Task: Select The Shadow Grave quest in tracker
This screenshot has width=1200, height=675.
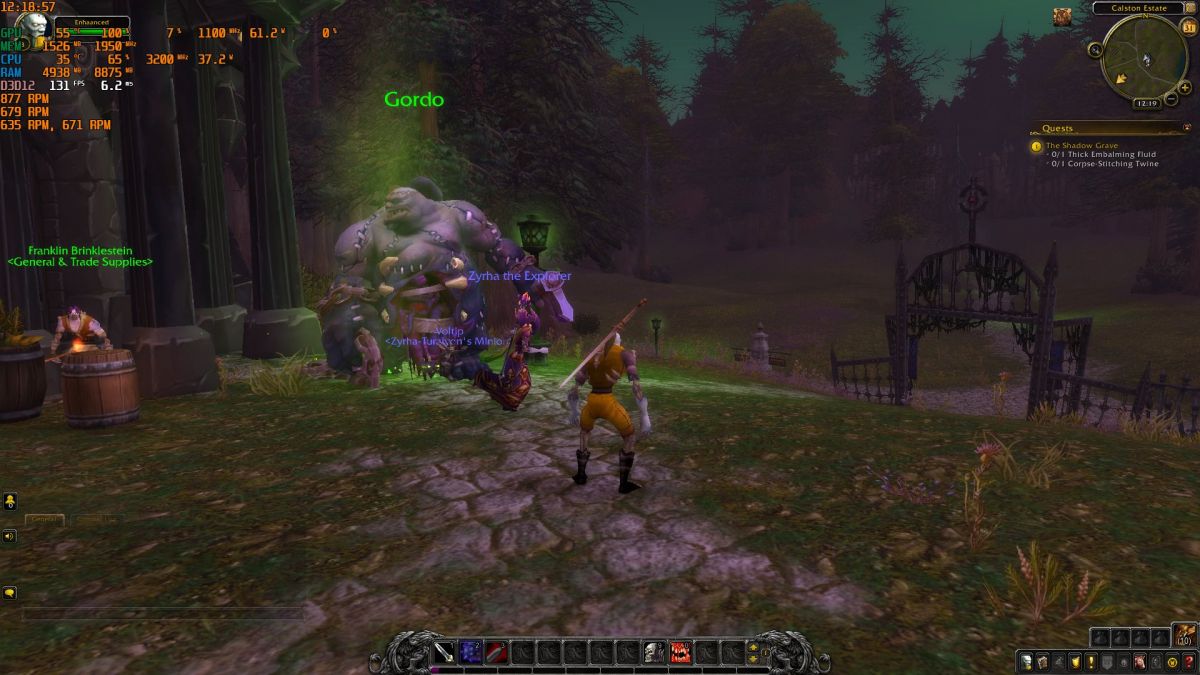Action: pyautogui.click(x=1081, y=146)
